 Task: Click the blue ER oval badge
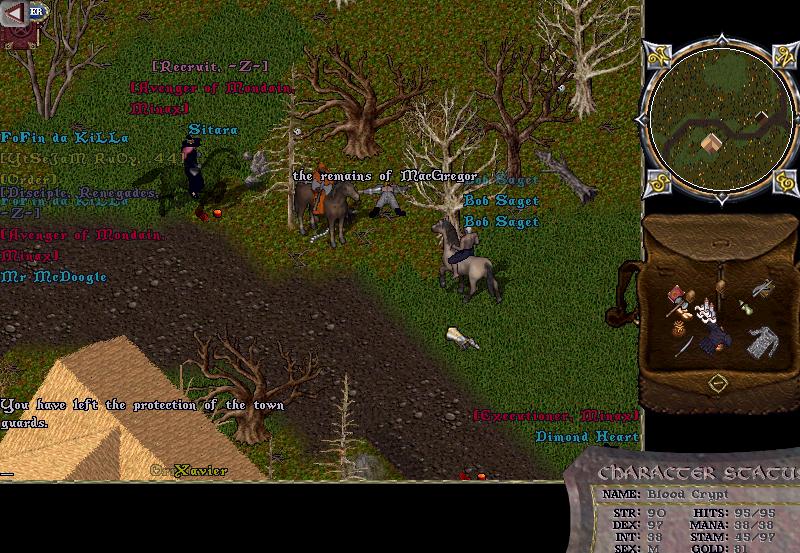pos(36,12)
